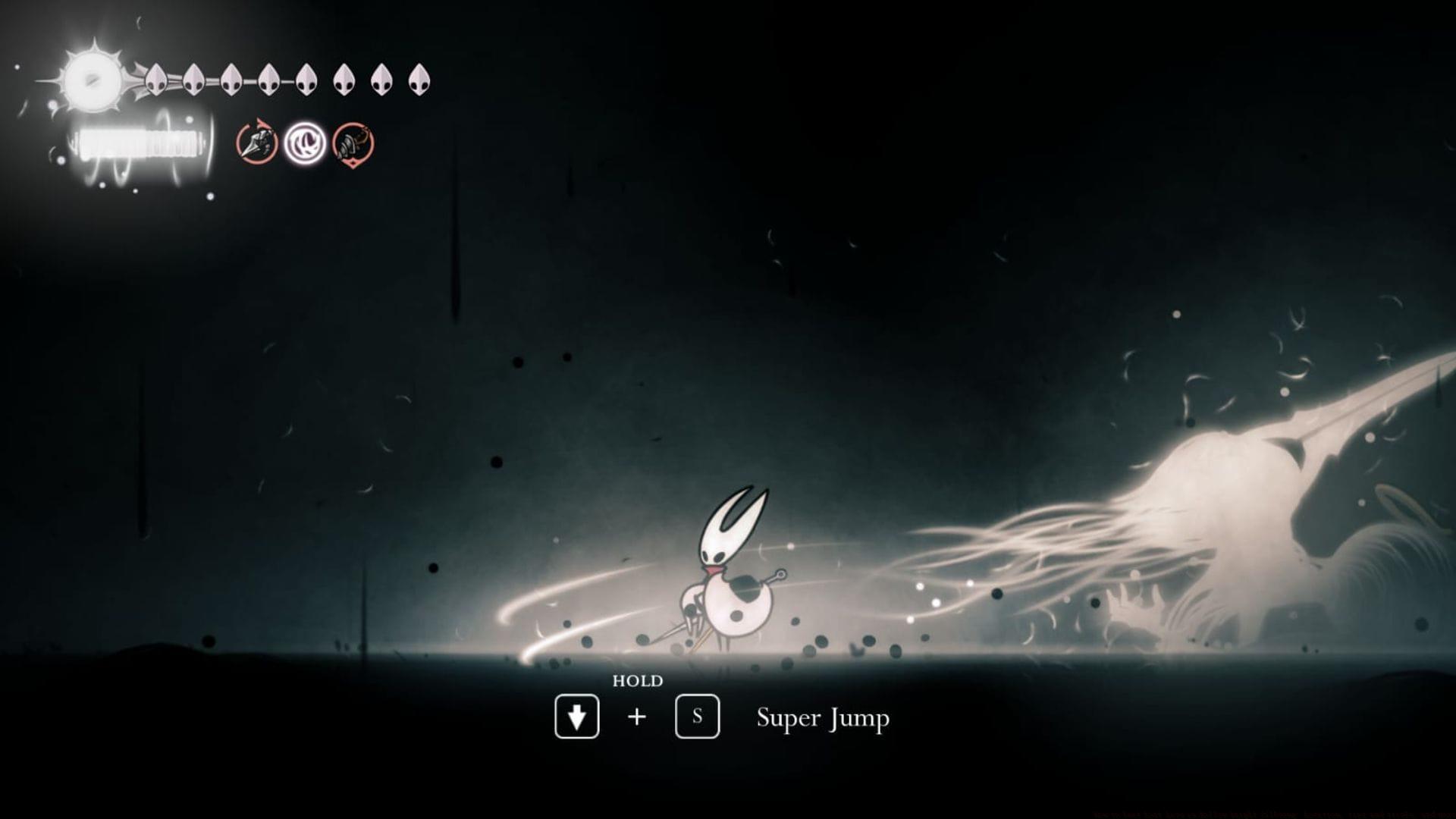Select the silver spearhead tool icon
The image size is (1456, 819).
click(x=256, y=143)
